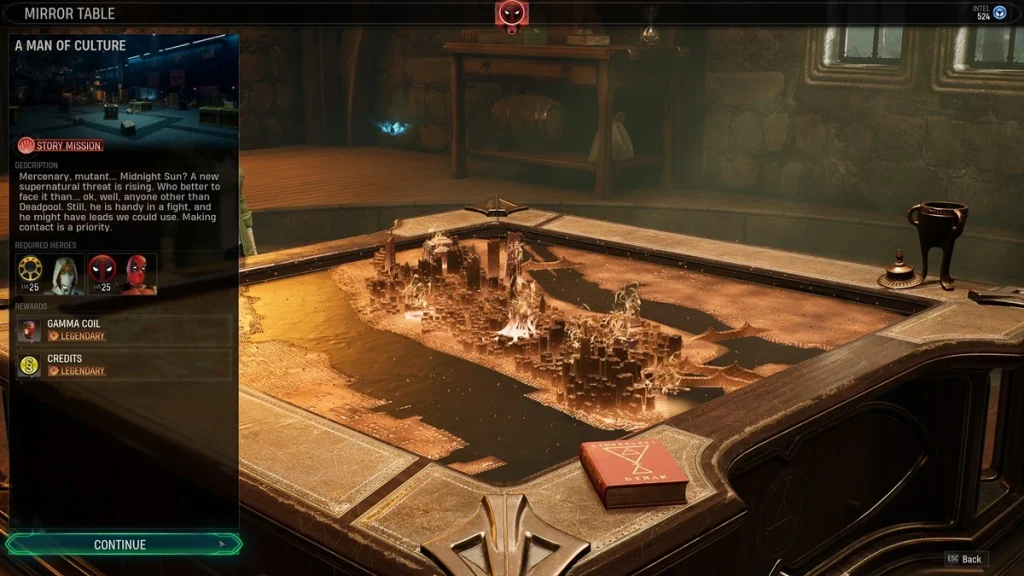Continue to the A Man of Culture mission
The height and width of the screenshot is (576, 1024).
click(122, 545)
